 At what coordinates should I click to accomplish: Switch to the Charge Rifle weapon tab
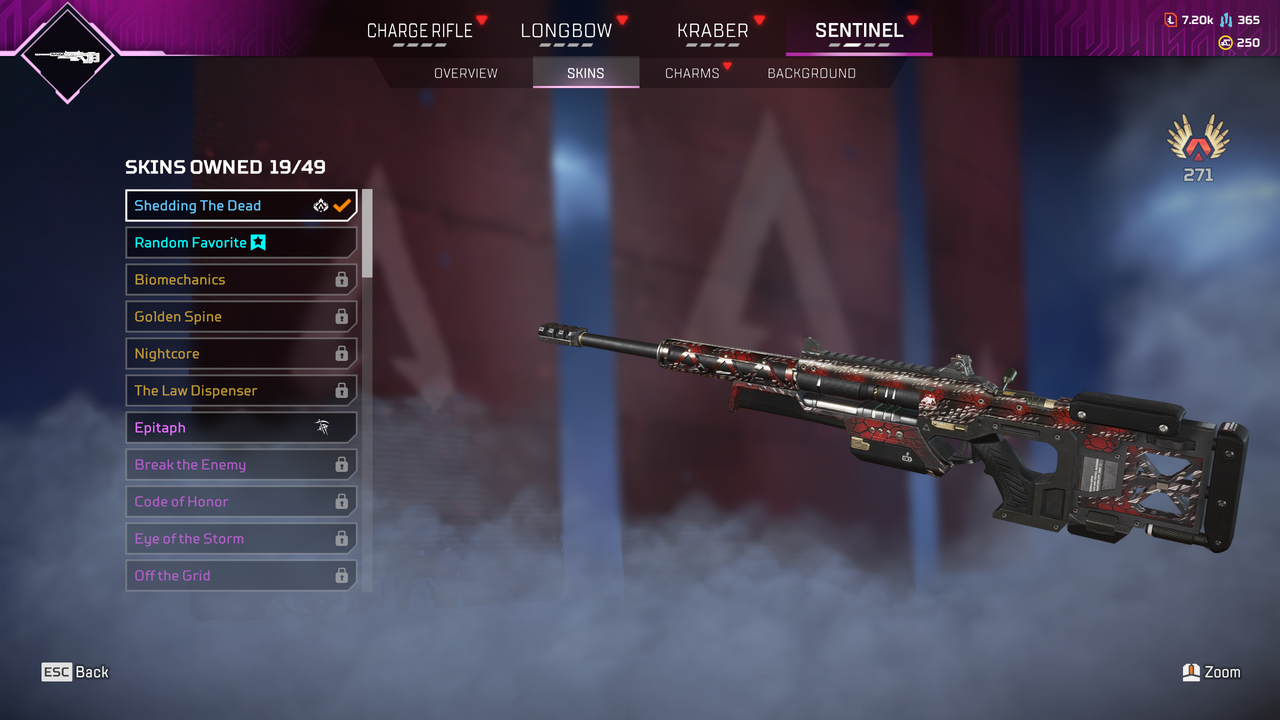pos(419,31)
